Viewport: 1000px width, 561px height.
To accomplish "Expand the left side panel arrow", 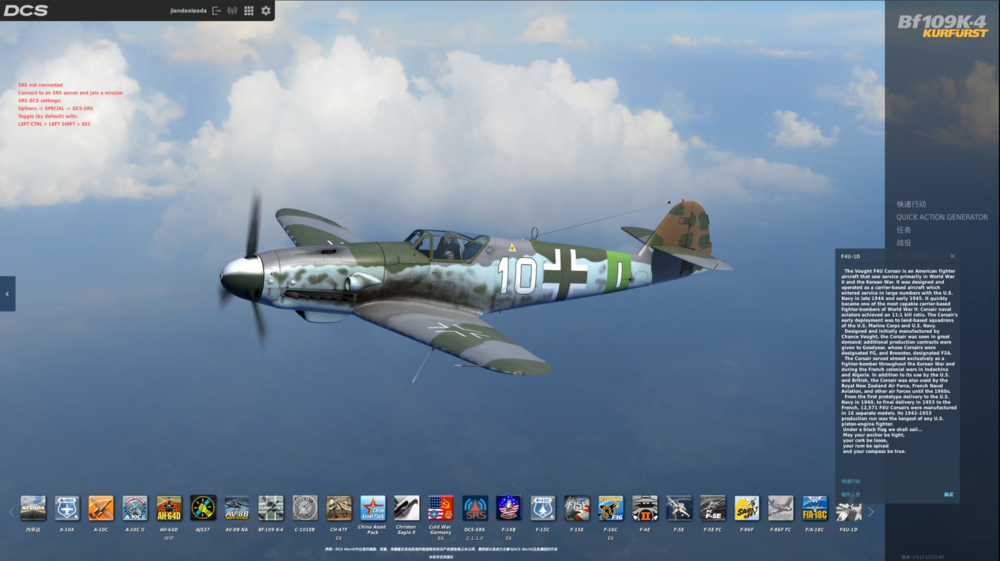I will pyautogui.click(x=7, y=294).
